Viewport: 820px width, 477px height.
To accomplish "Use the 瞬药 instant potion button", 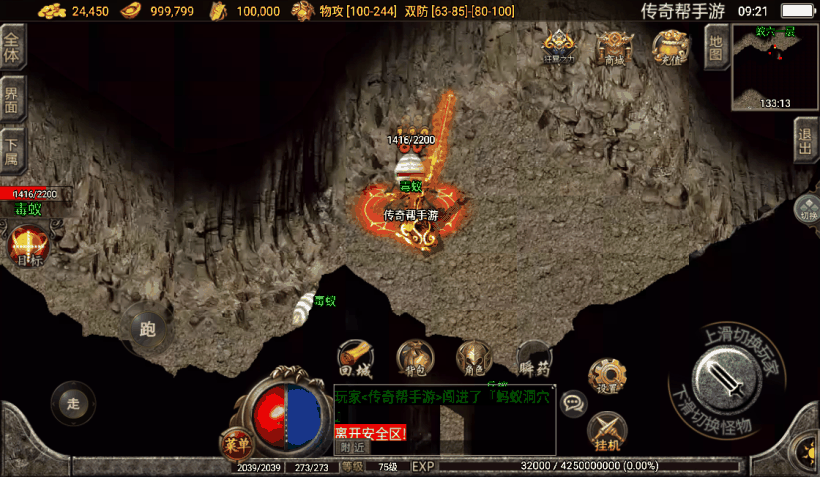I will (535, 357).
